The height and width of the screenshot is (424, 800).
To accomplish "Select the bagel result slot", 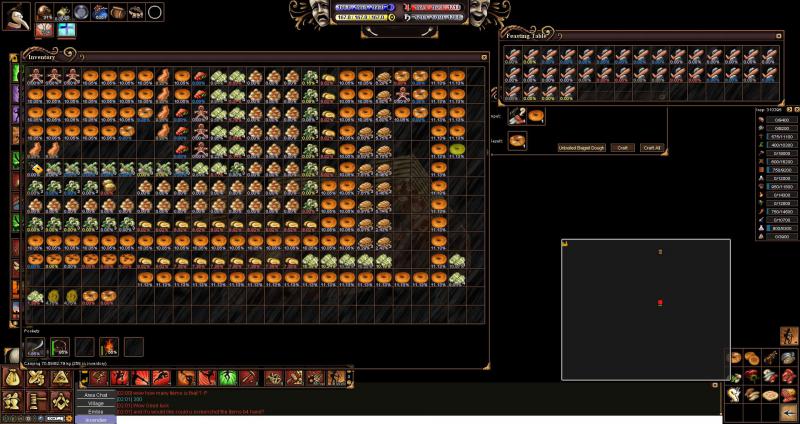I will 537,116.
